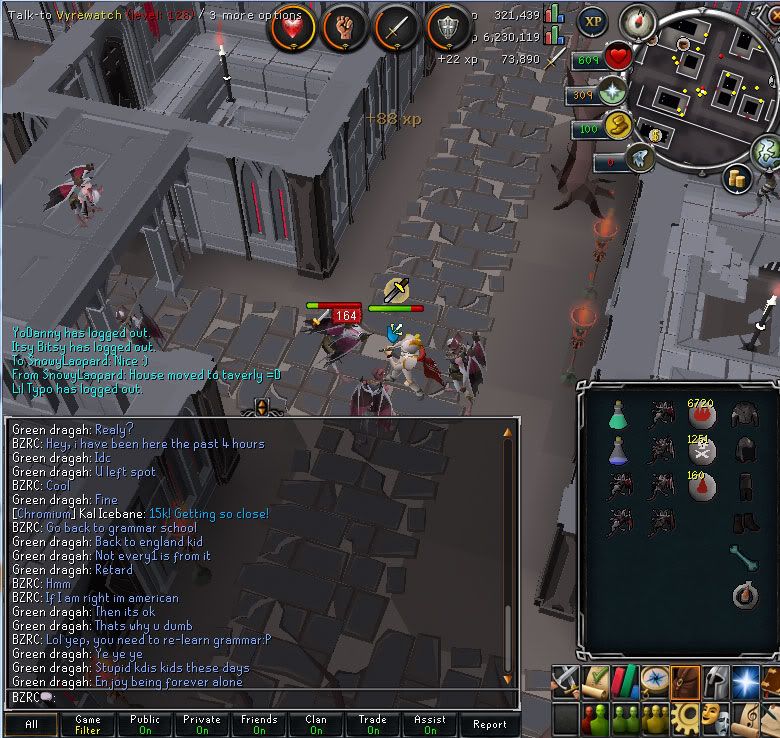Click the Report abuse button
The image size is (780, 738).
[x=490, y=725]
